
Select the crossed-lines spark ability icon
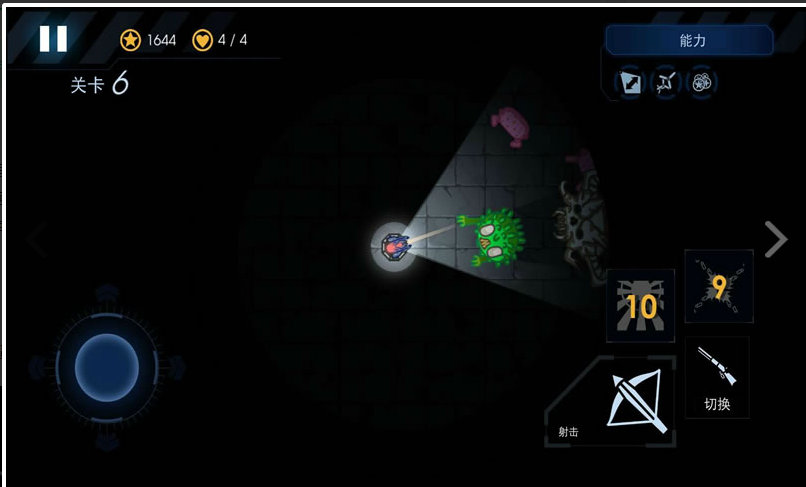click(x=666, y=82)
